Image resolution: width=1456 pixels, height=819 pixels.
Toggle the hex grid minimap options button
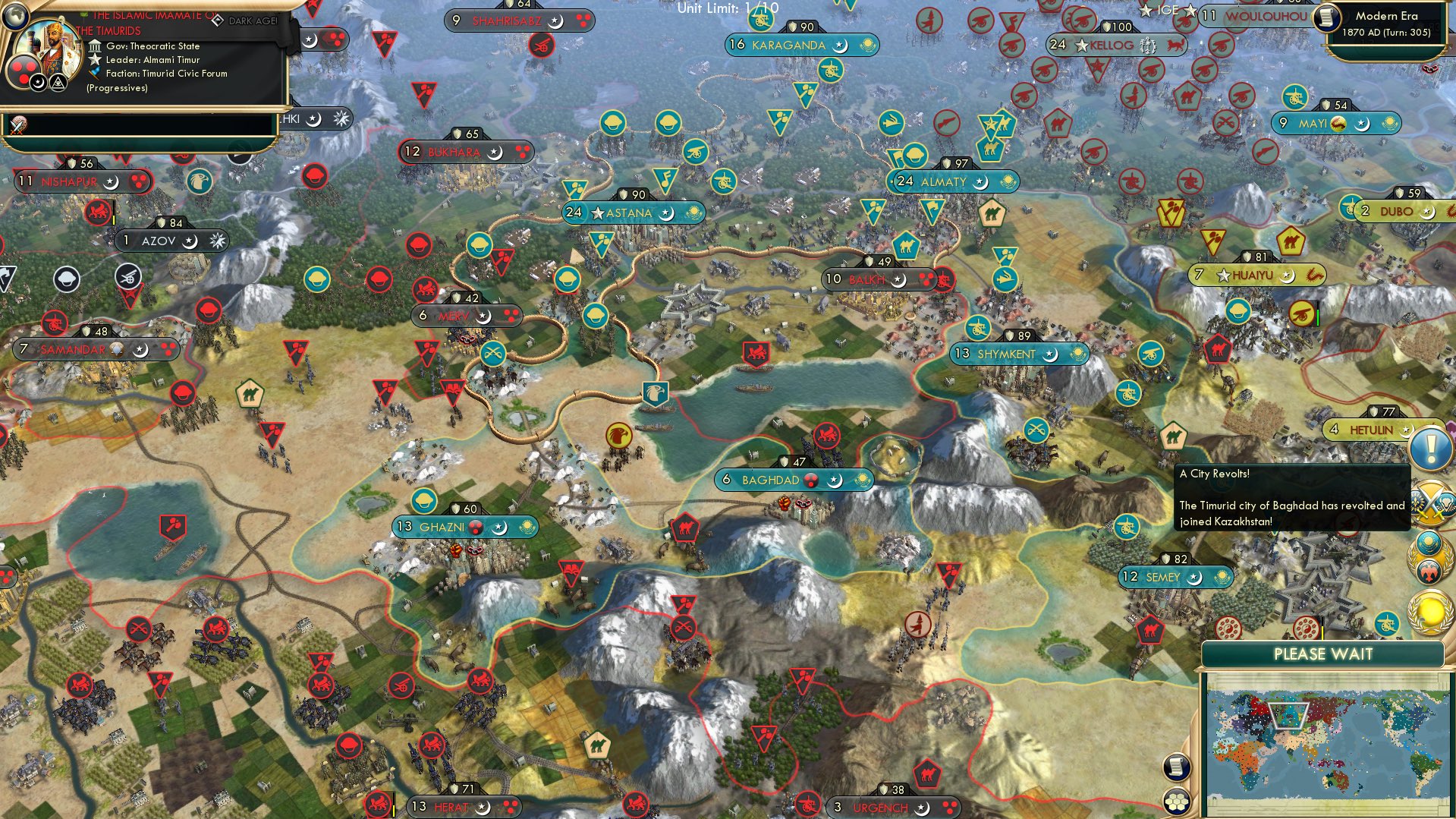point(1175,802)
